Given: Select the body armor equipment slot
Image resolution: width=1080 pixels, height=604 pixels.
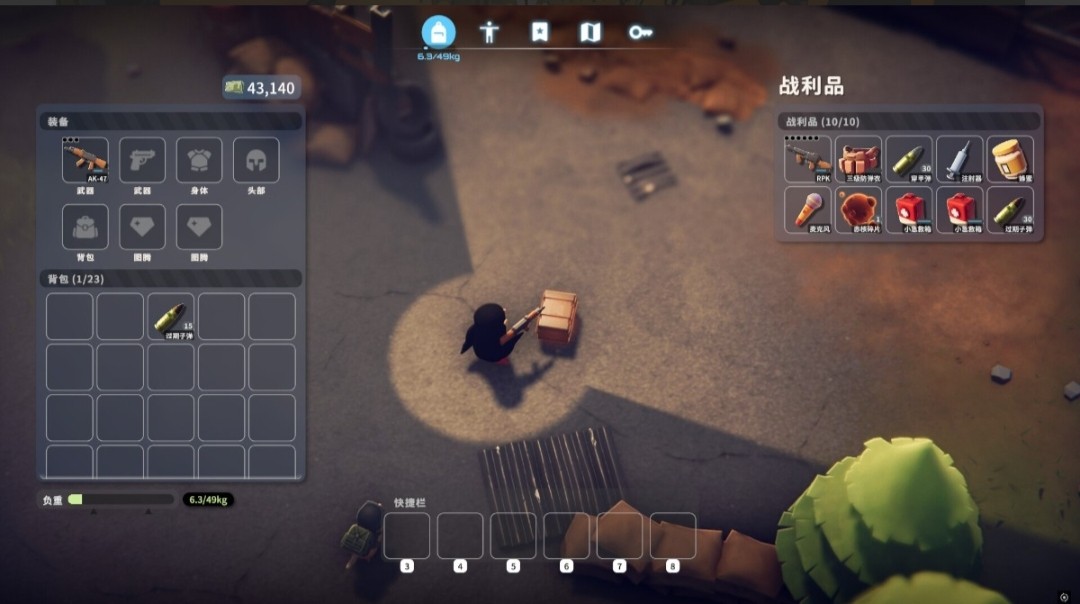Looking at the screenshot, I should [x=199, y=160].
